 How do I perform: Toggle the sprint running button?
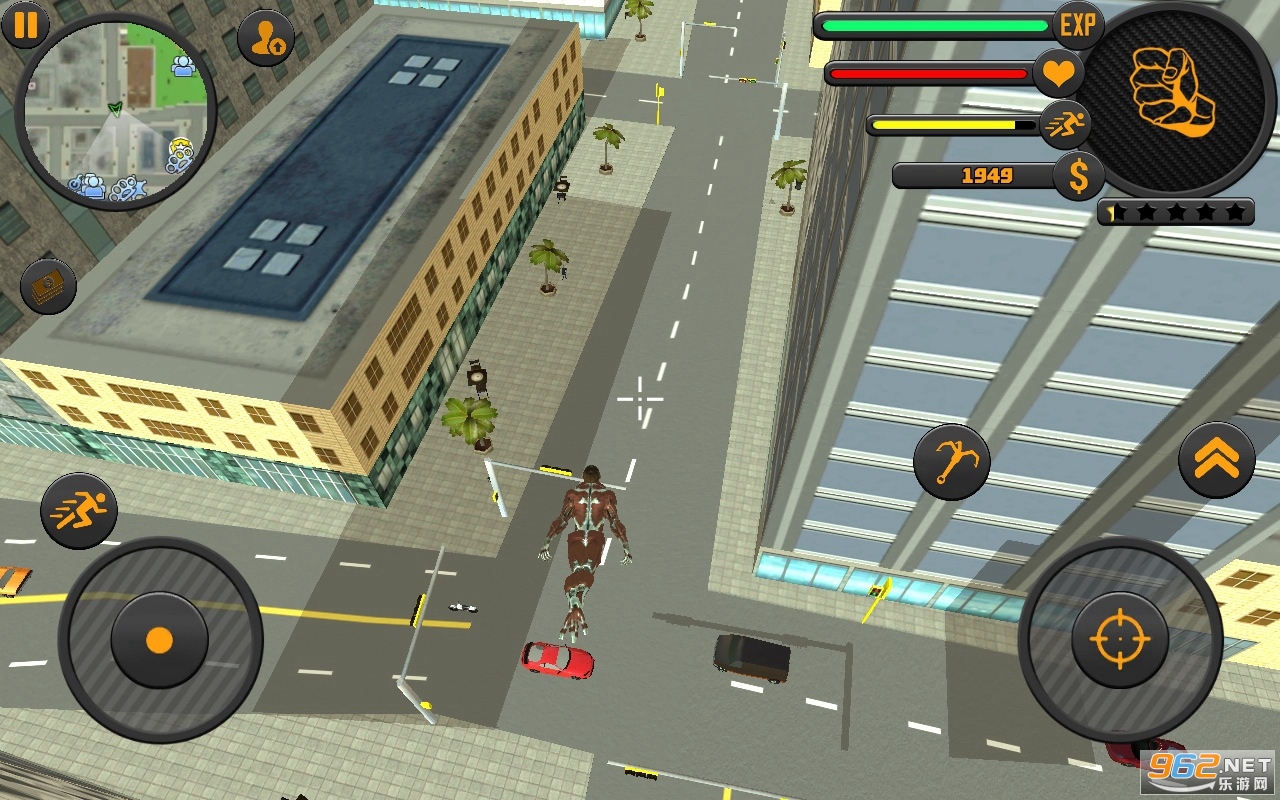(79, 511)
